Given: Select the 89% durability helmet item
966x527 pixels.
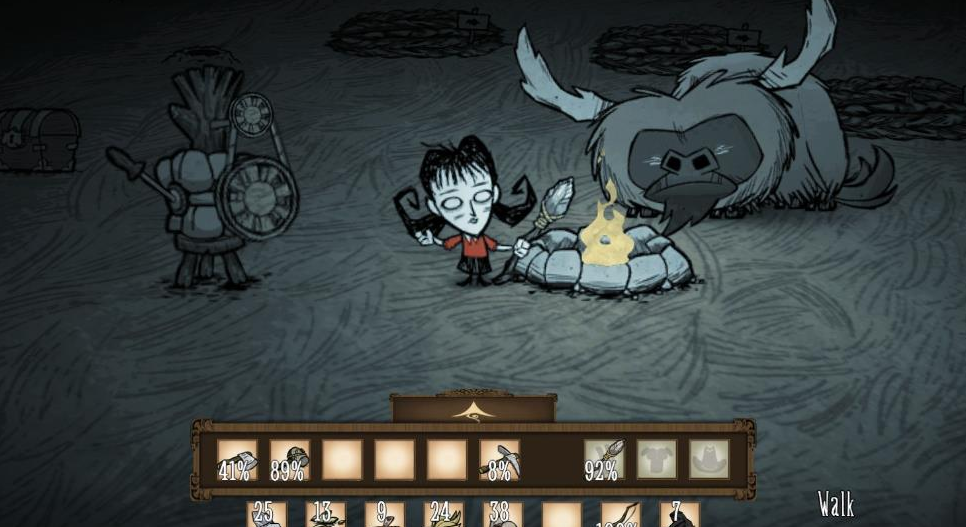Looking at the screenshot, I should pos(289,459).
